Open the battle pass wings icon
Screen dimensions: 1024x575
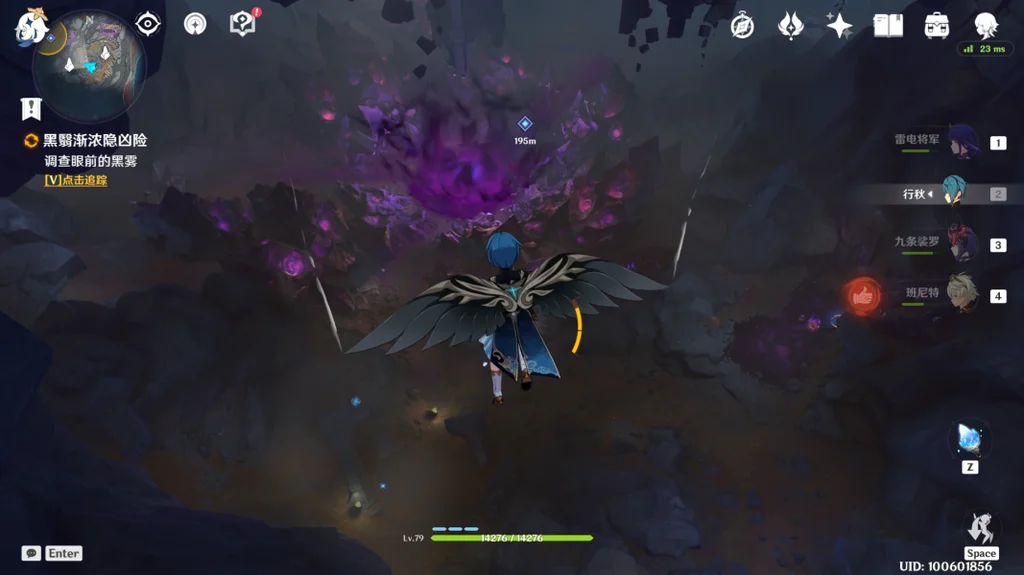(x=791, y=26)
